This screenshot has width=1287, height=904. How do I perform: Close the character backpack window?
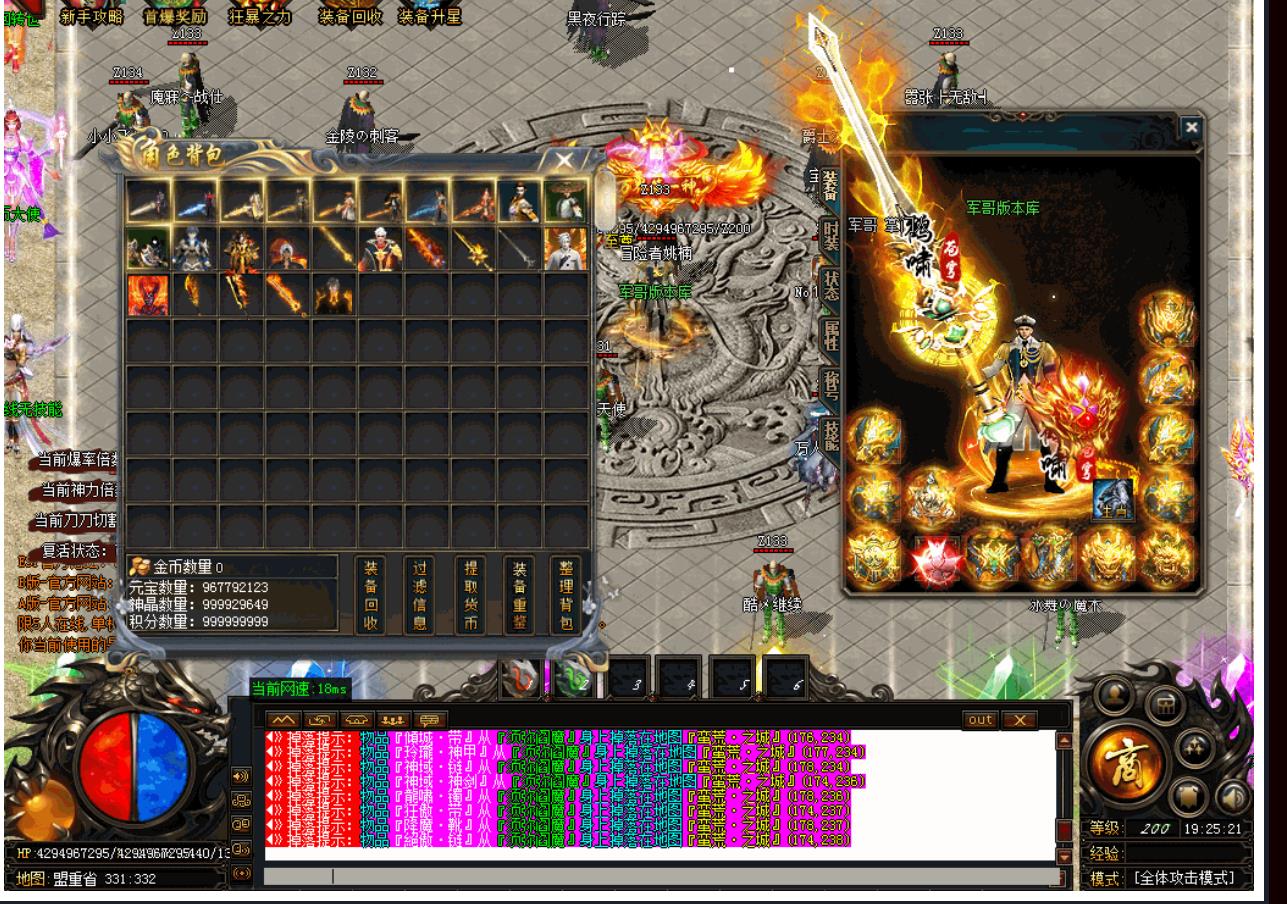click(x=565, y=160)
